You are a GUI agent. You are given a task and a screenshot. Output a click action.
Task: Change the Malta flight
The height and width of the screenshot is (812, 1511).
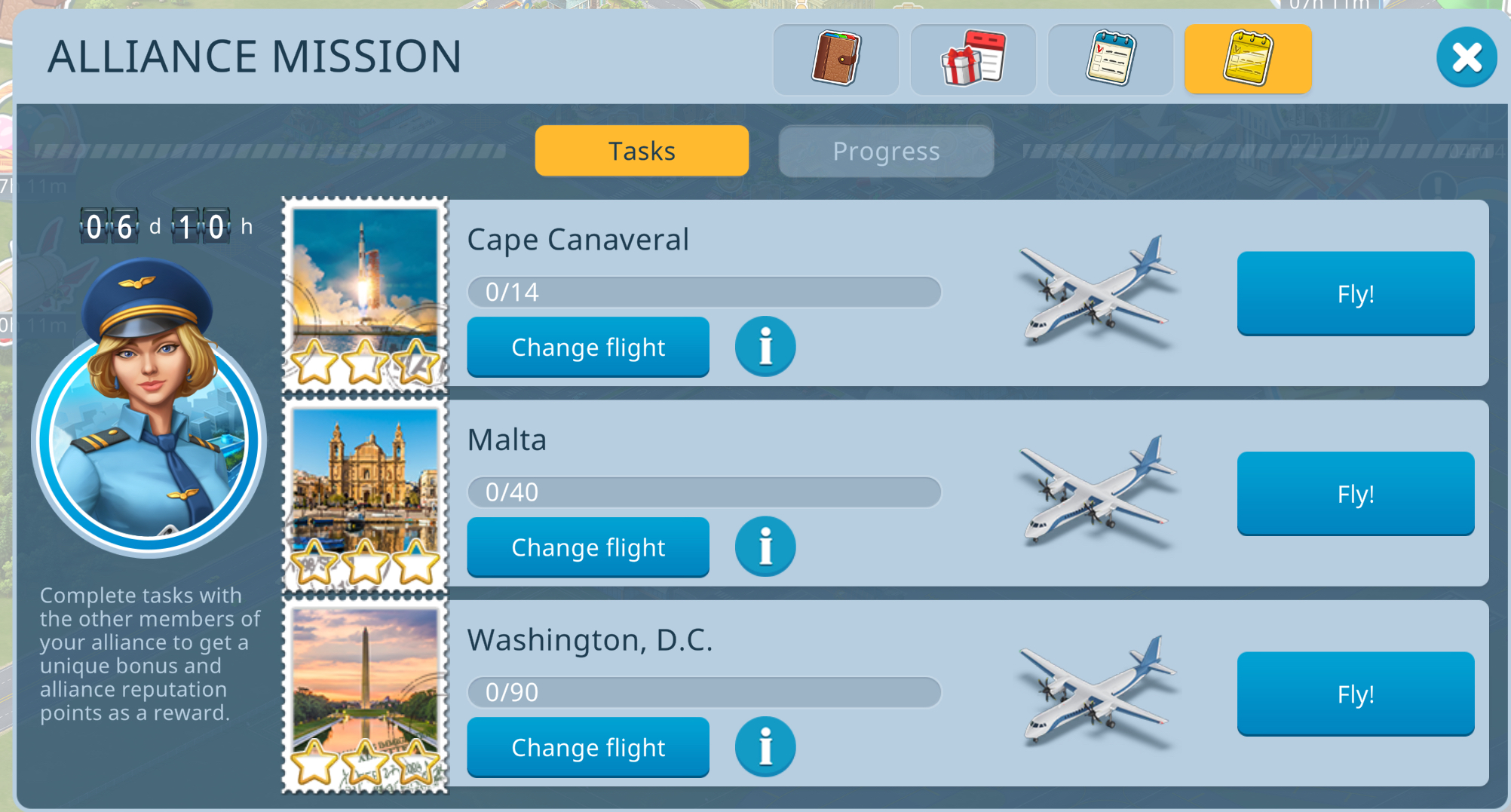pos(588,547)
